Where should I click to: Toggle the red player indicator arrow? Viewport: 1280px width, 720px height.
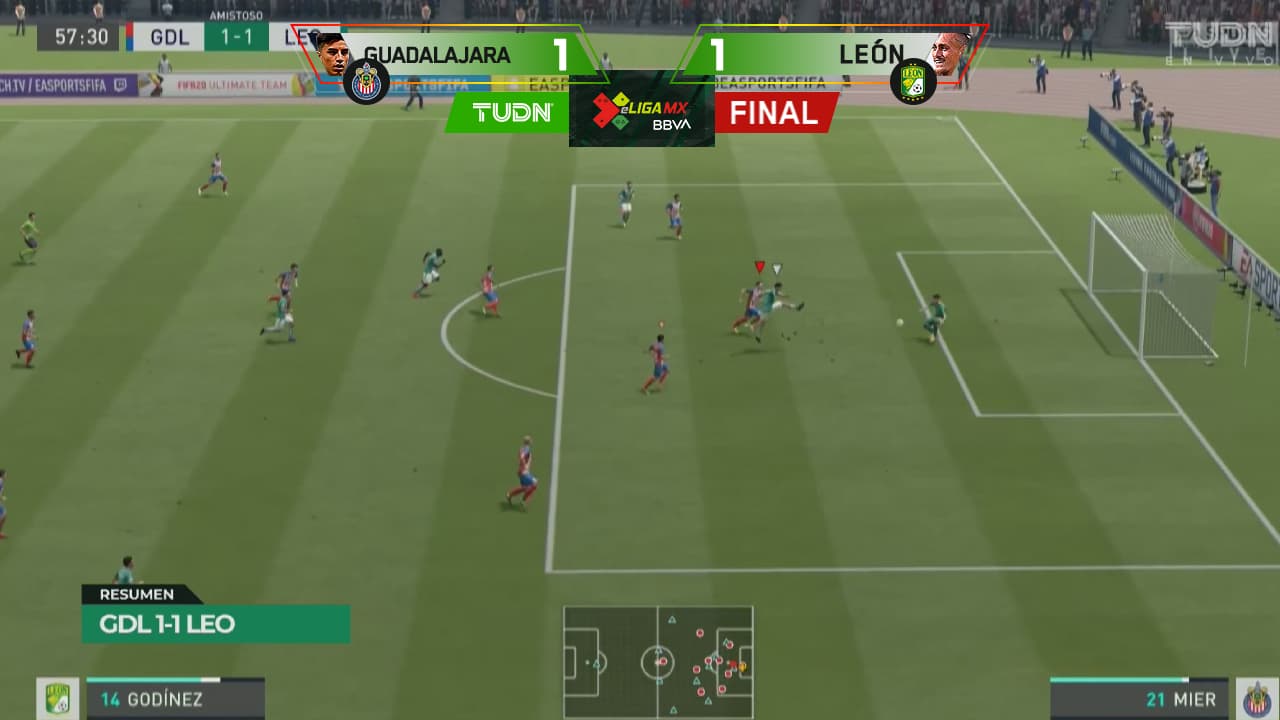click(759, 268)
